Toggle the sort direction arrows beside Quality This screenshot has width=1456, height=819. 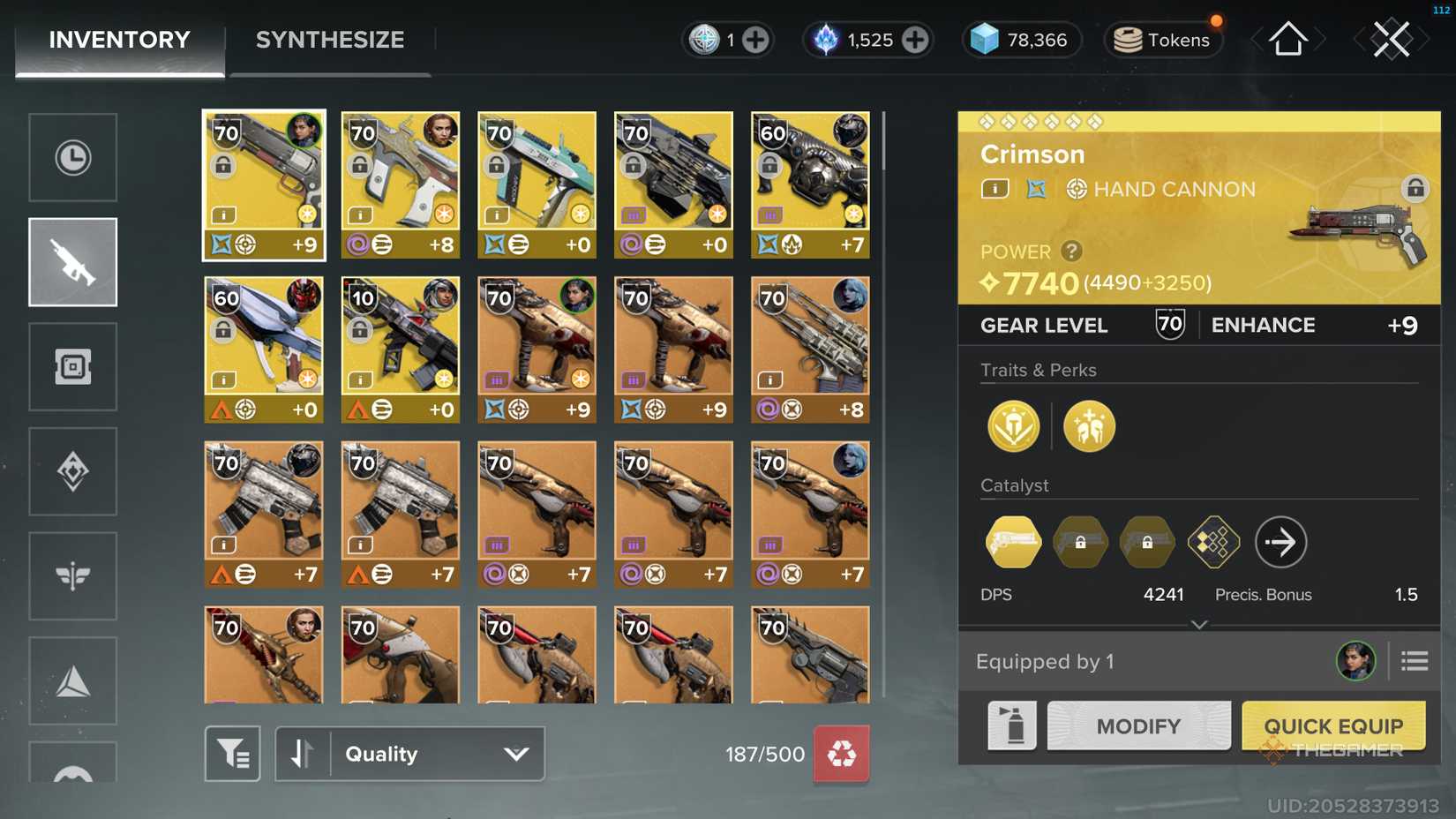[x=304, y=754]
